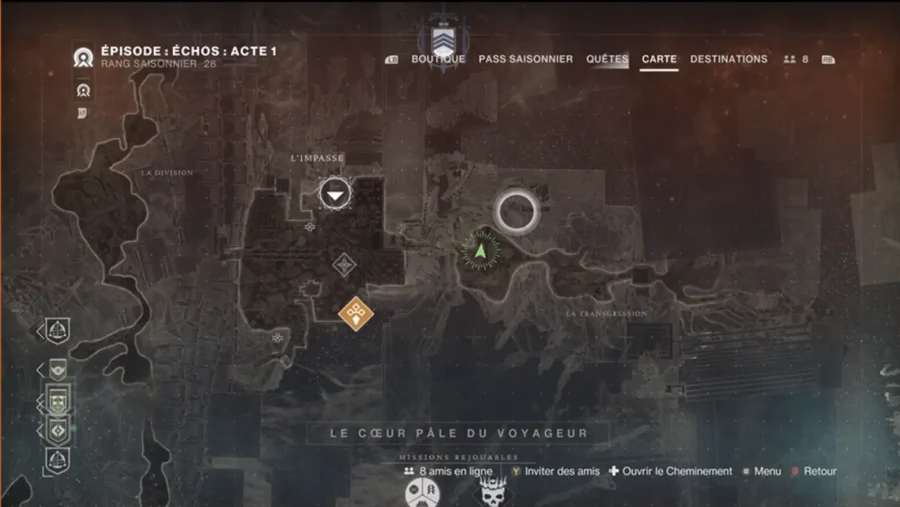Click the Le Cœur Pâle du Voyageur banner
900x507 pixels.
459,433
